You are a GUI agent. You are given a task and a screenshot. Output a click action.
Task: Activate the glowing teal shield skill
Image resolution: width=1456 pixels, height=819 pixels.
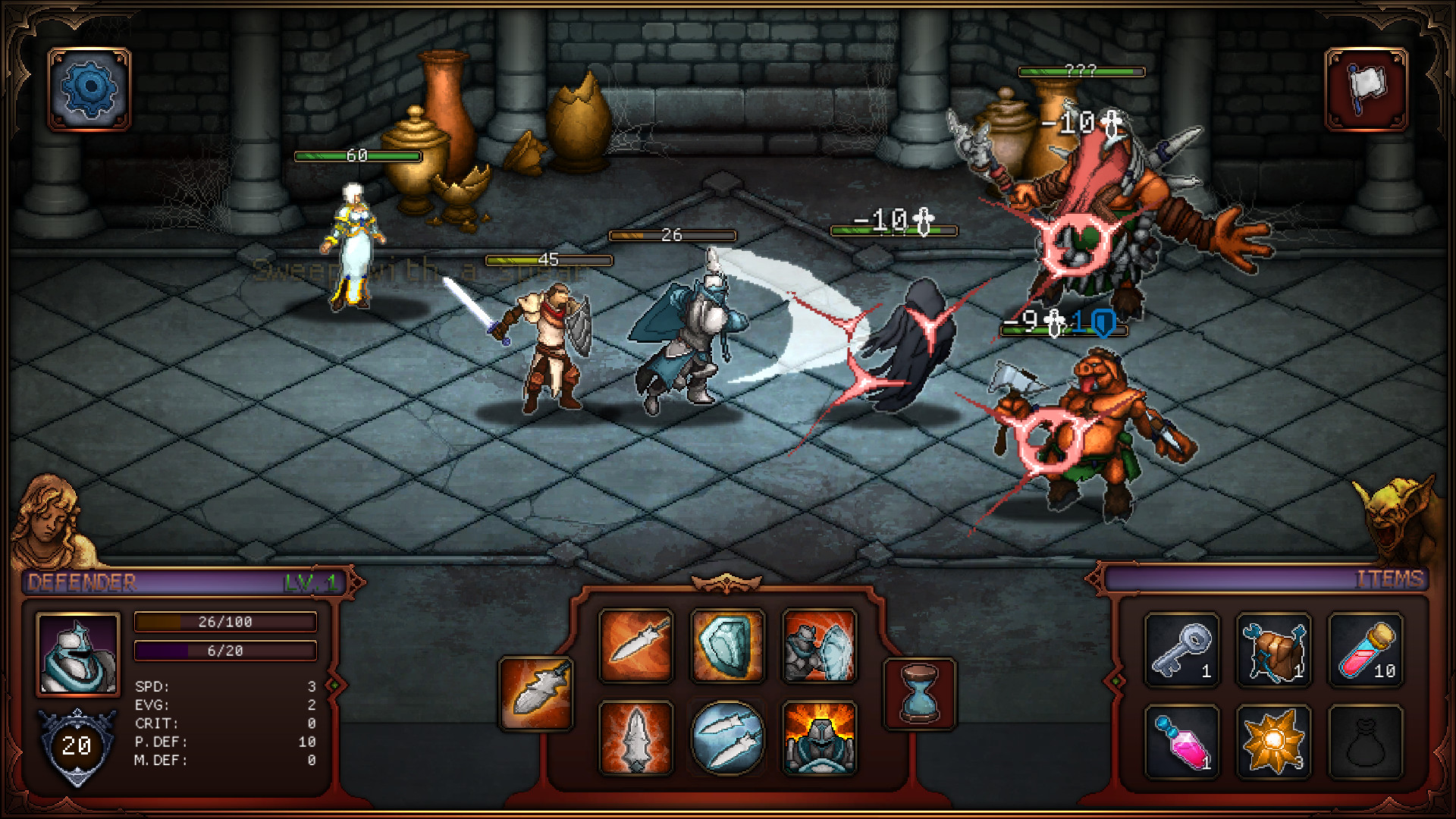coord(727,646)
